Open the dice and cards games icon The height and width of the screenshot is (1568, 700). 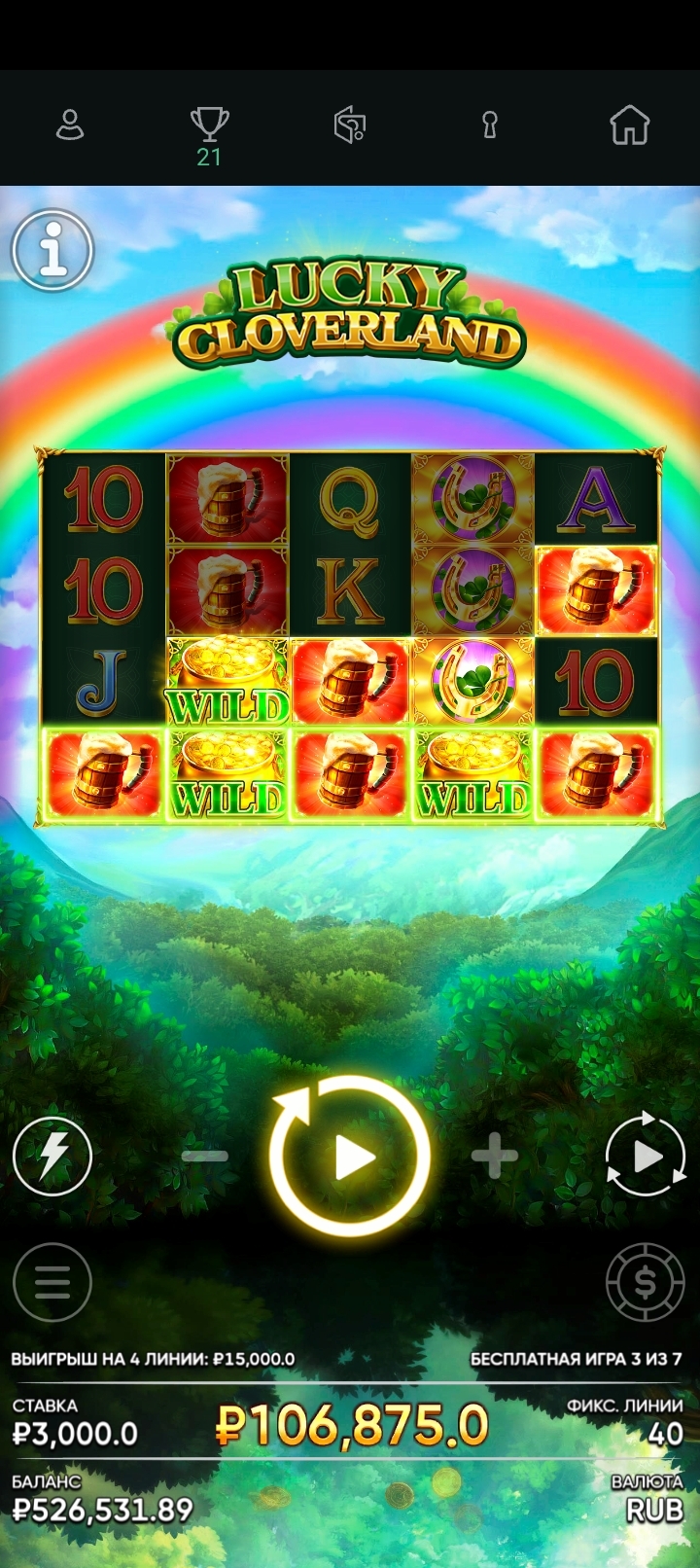coord(350,125)
